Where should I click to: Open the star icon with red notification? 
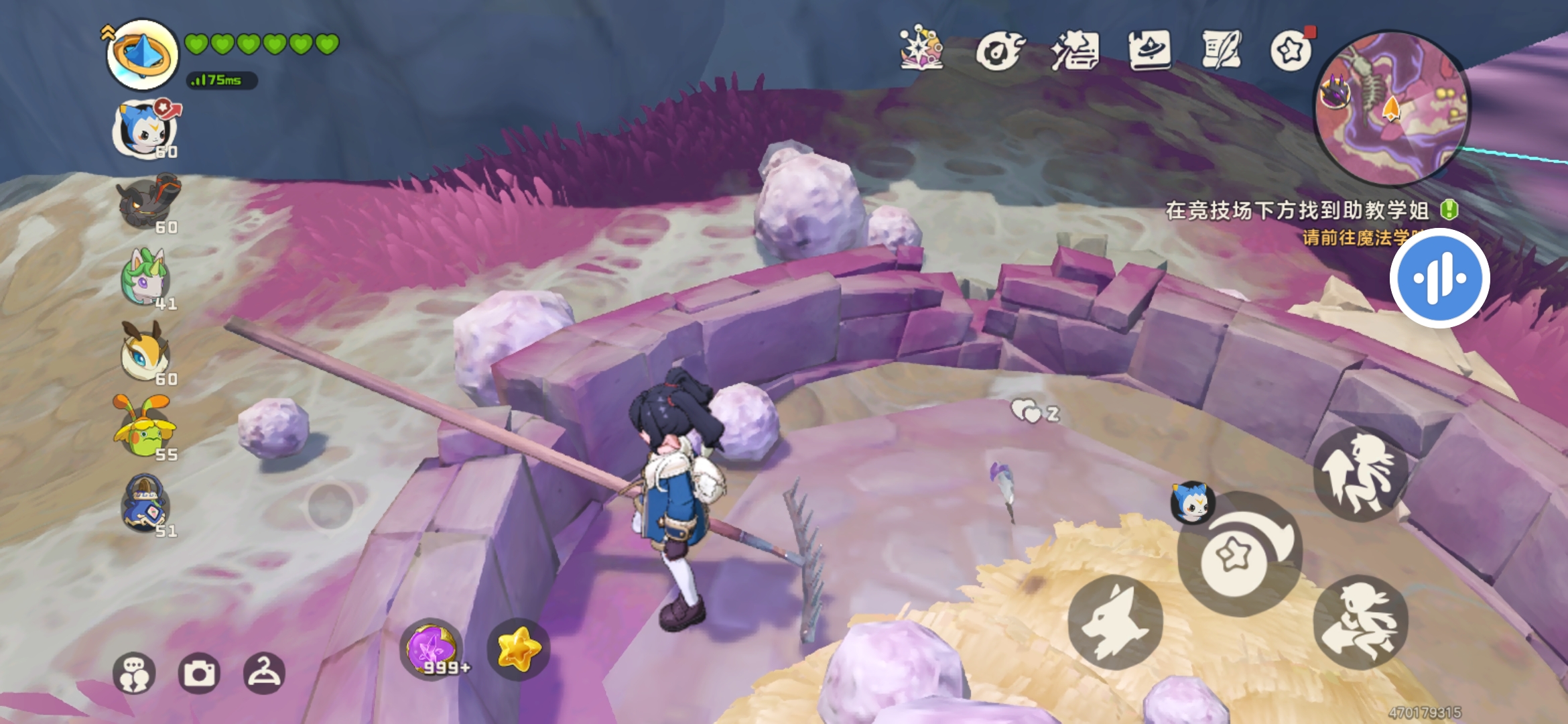pos(1291,51)
